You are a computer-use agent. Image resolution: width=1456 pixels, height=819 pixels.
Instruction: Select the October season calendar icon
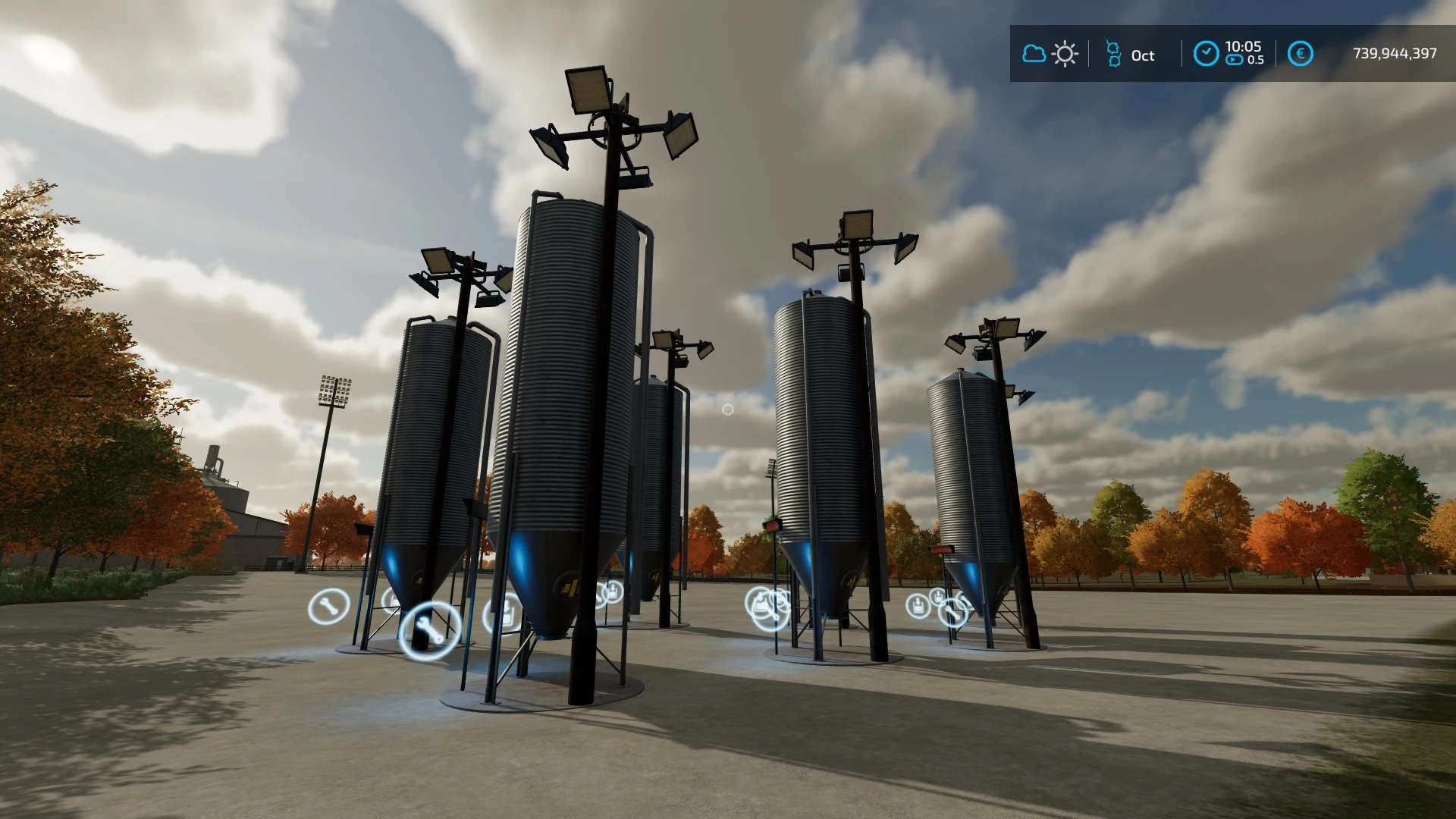click(x=1113, y=54)
